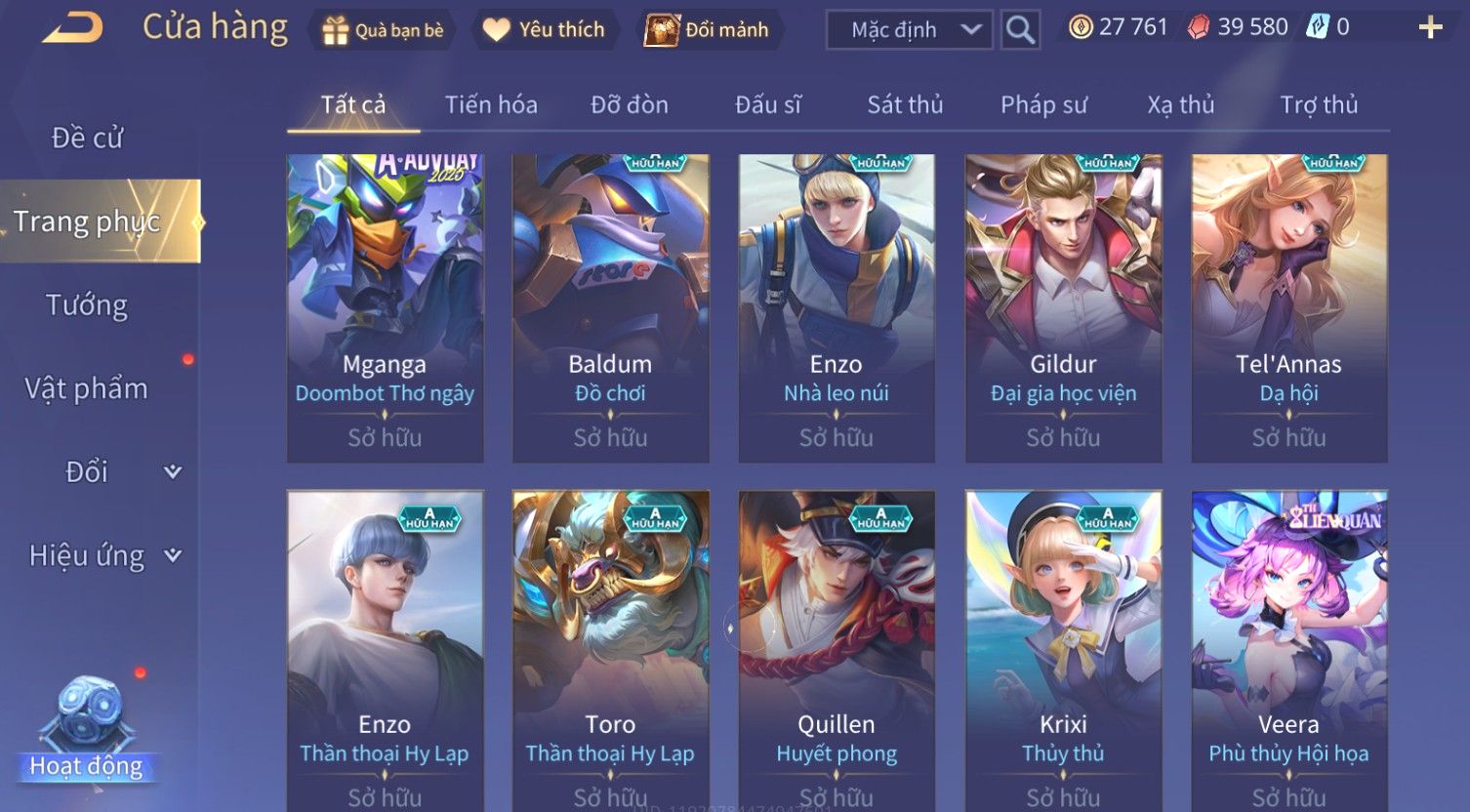Screen dimensions: 1470x812
Task: View the Veera Phù thủy Hội họa skin
Action: point(1288,649)
